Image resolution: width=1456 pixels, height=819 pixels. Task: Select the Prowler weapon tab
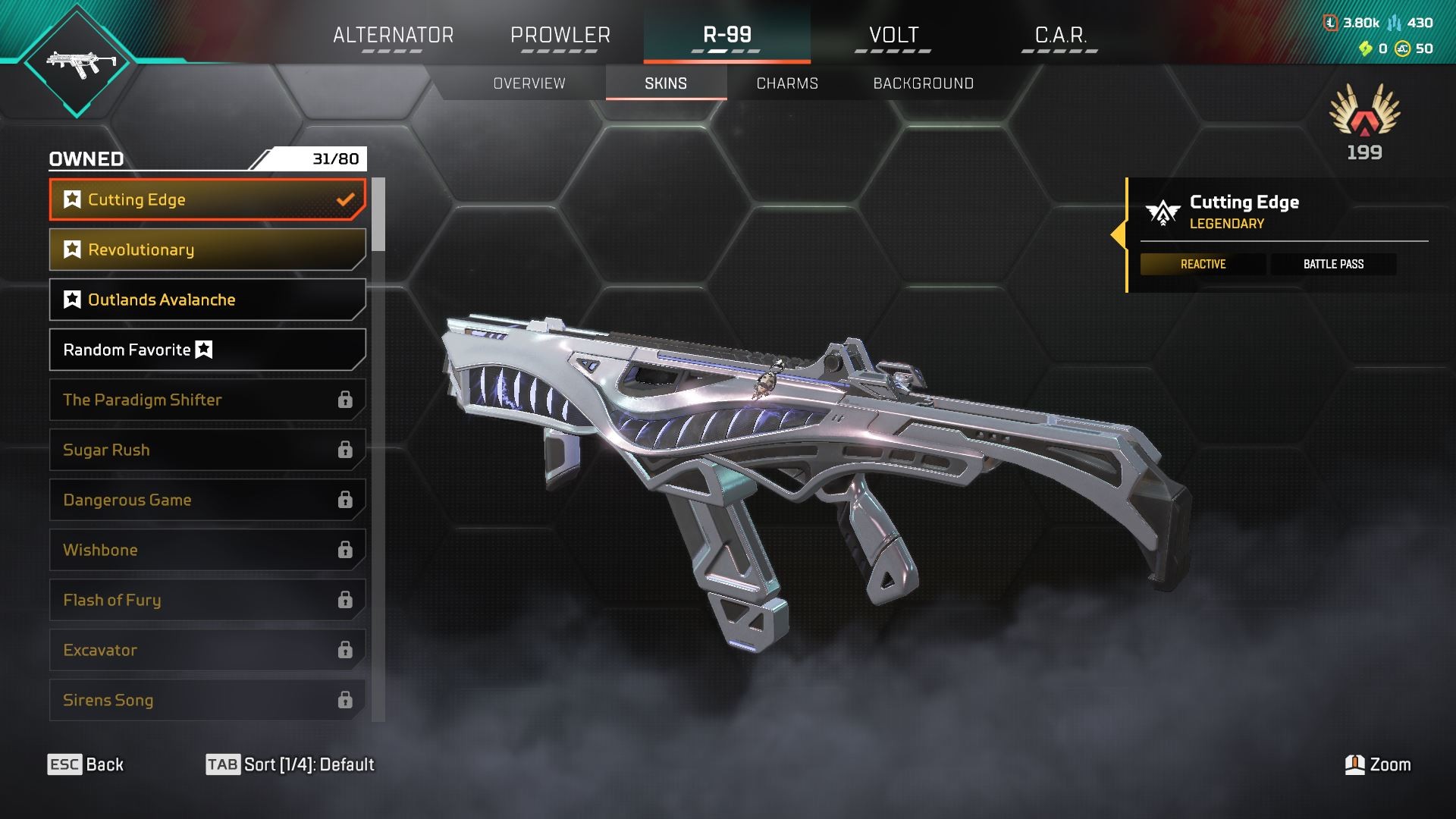[560, 35]
